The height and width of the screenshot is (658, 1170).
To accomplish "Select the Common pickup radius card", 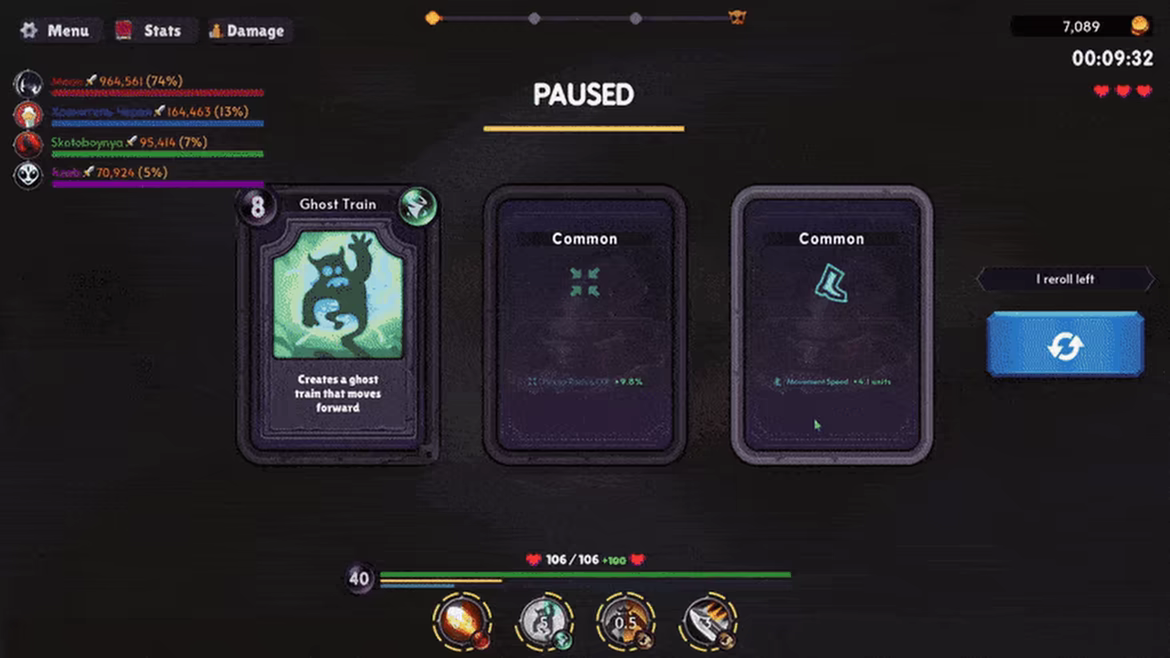I will [x=585, y=325].
